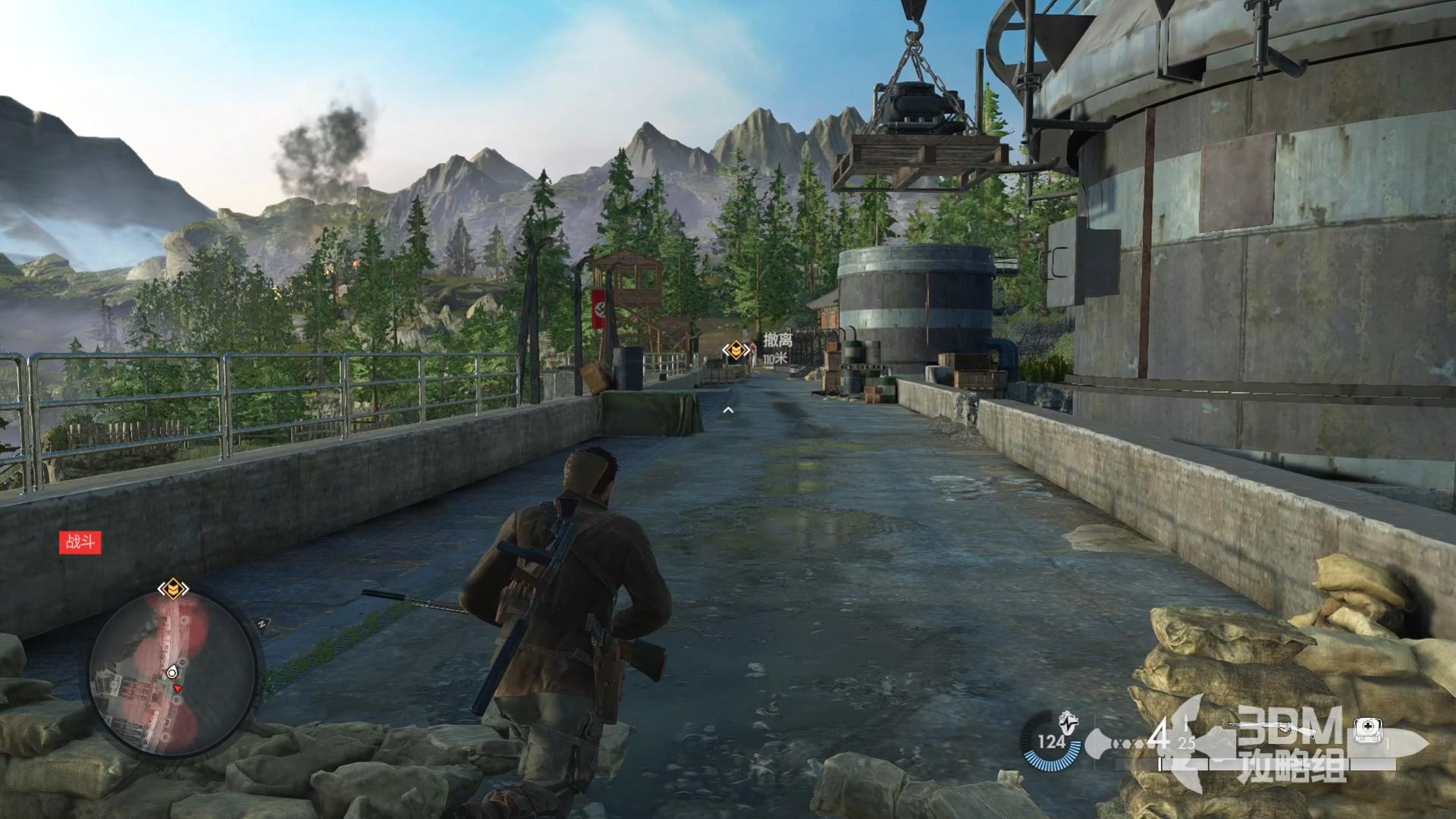1456x819 pixels.
Task: Click the minimap north compass indicator
Action: (262, 623)
